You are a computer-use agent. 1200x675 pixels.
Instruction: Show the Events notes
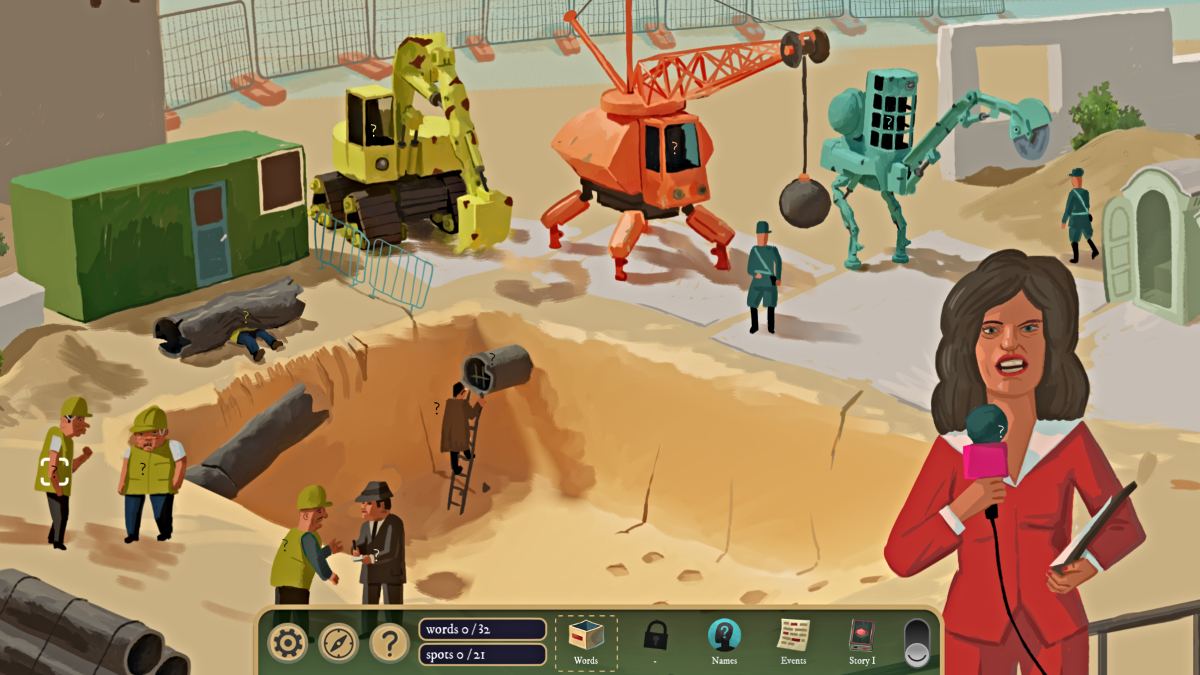click(x=793, y=640)
